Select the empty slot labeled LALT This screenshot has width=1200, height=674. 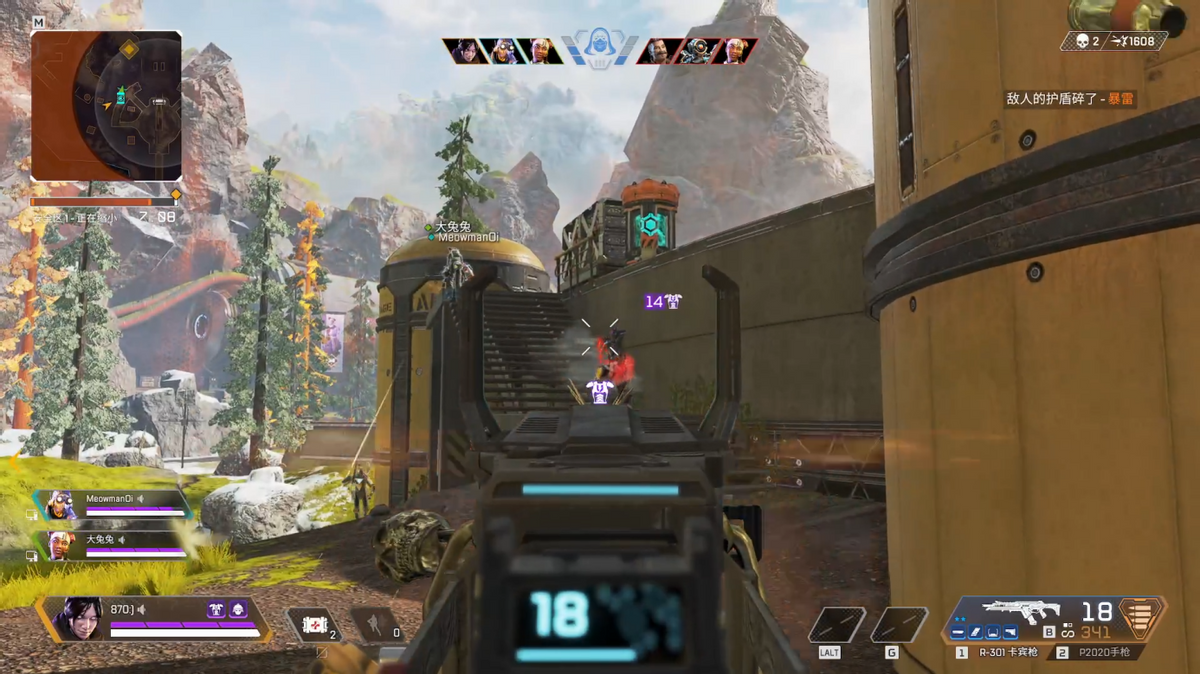[836, 625]
